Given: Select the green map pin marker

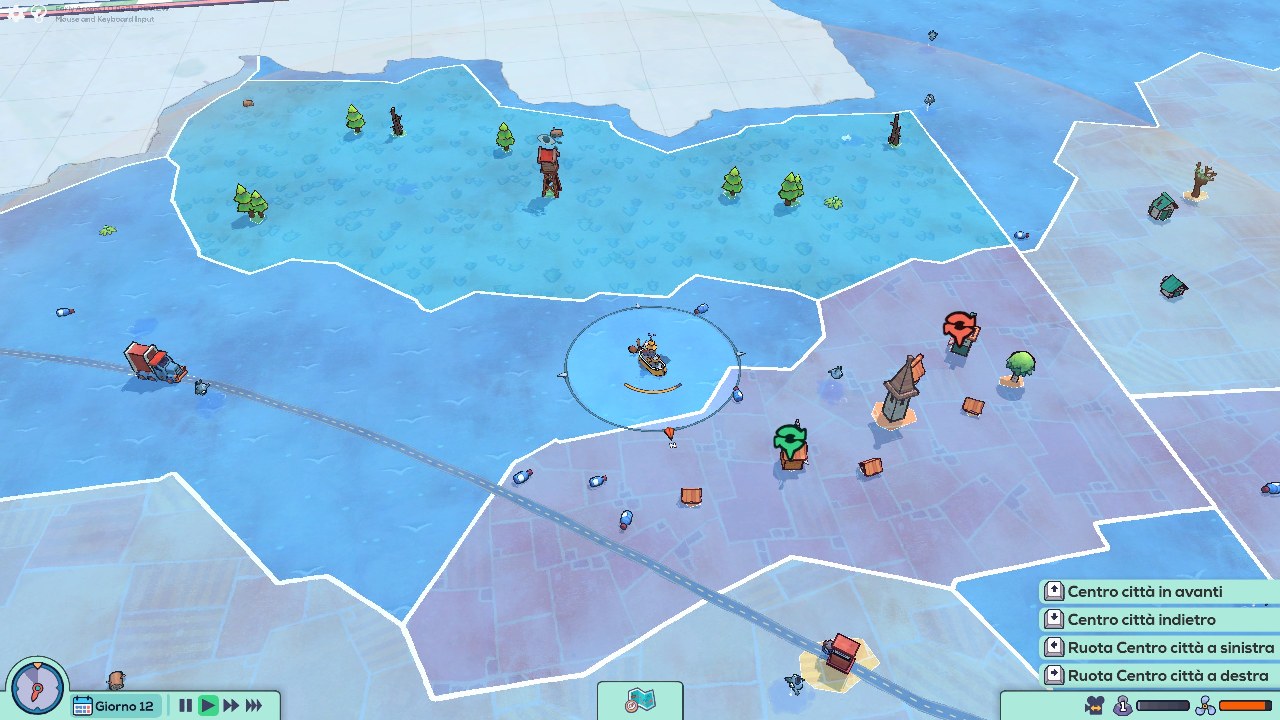Looking at the screenshot, I should pyautogui.click(x=790, y=438).
